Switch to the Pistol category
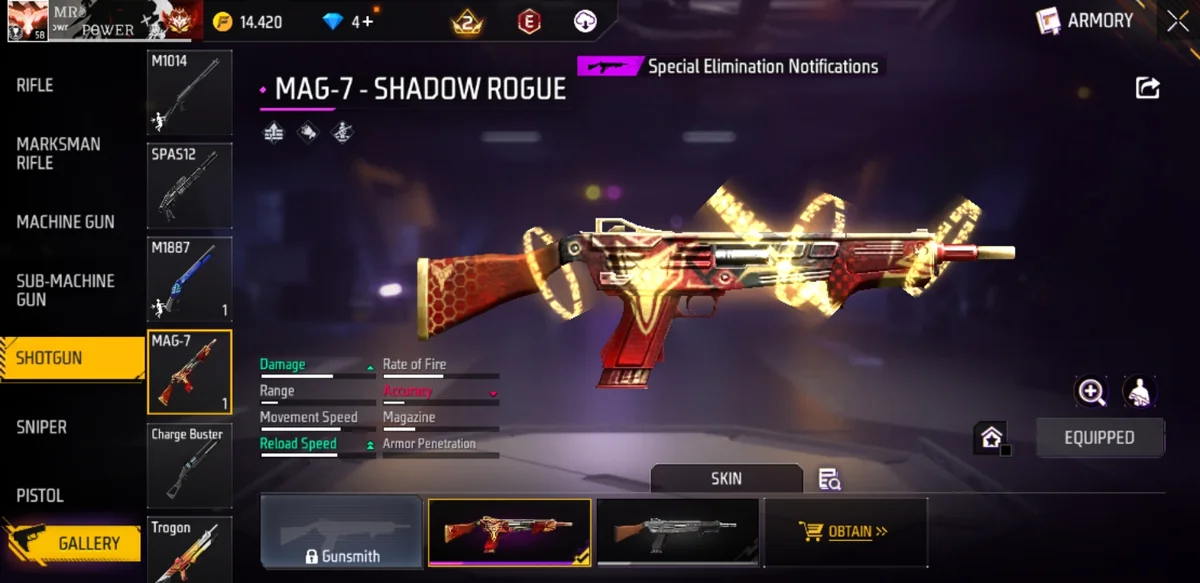The image size is (1200, 583). click(x=40, y=496)
